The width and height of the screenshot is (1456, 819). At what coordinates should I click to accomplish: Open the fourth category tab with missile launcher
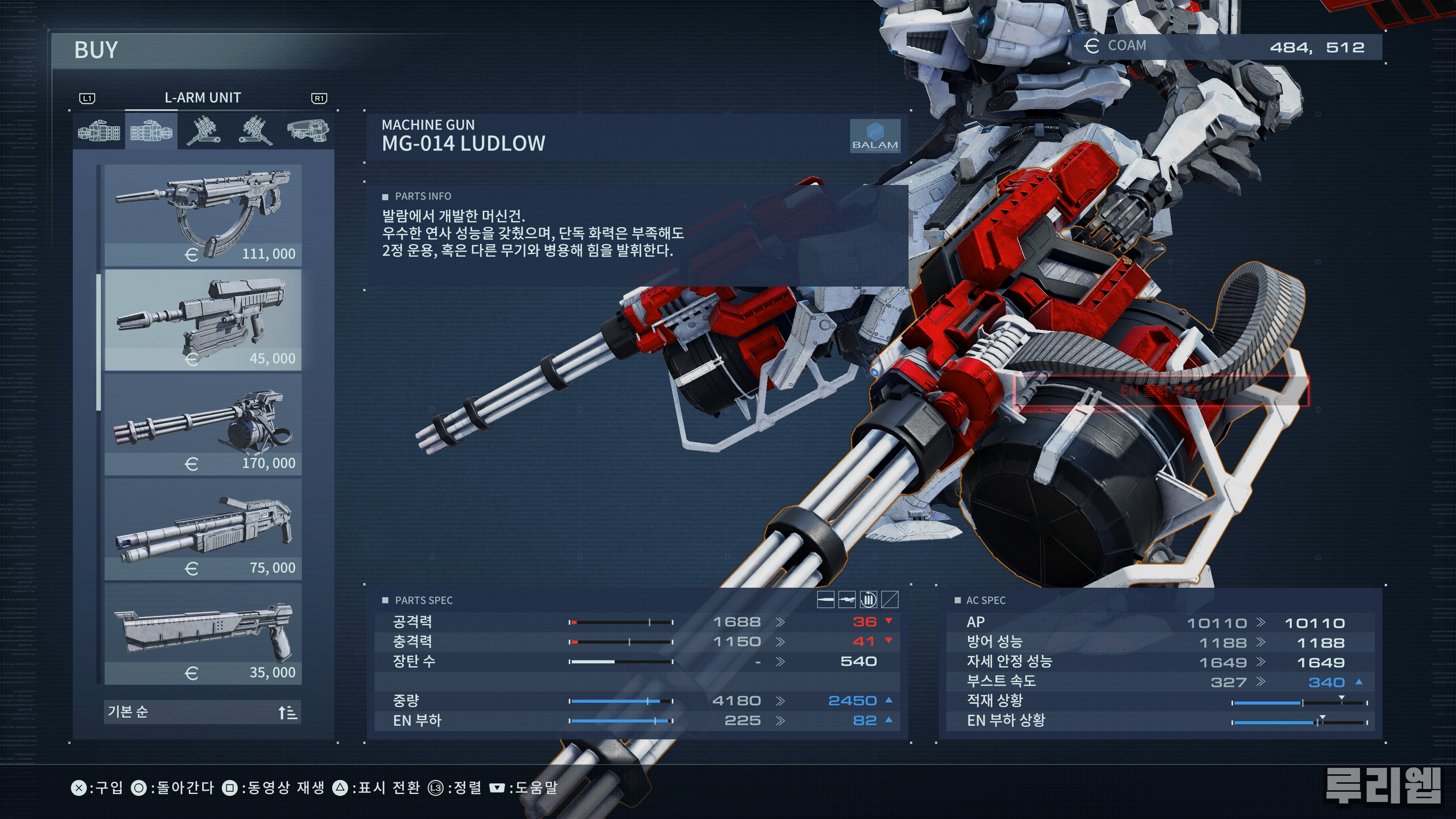[255, 131]
